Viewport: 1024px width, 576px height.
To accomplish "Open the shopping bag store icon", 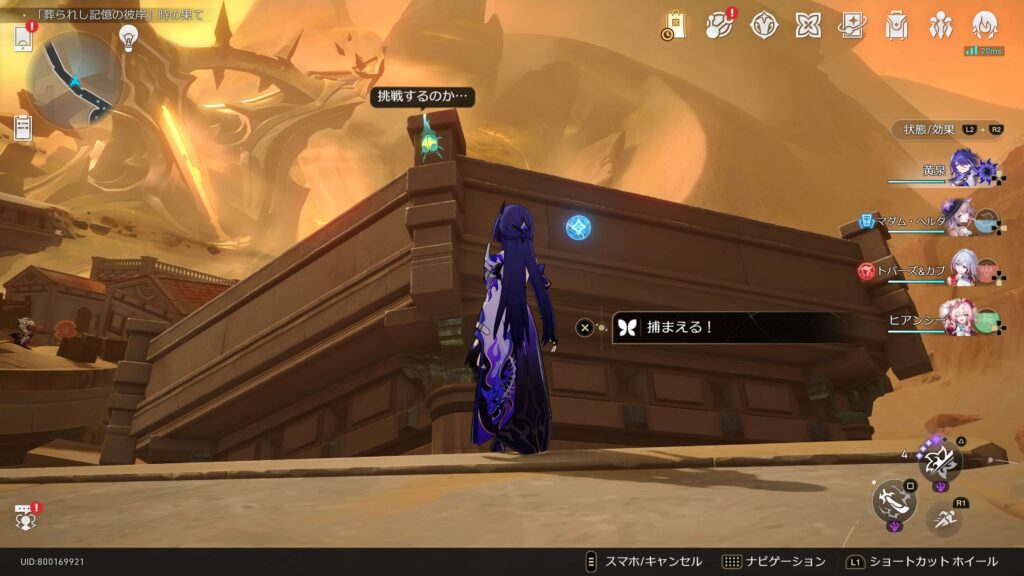I will pos(674,25).
